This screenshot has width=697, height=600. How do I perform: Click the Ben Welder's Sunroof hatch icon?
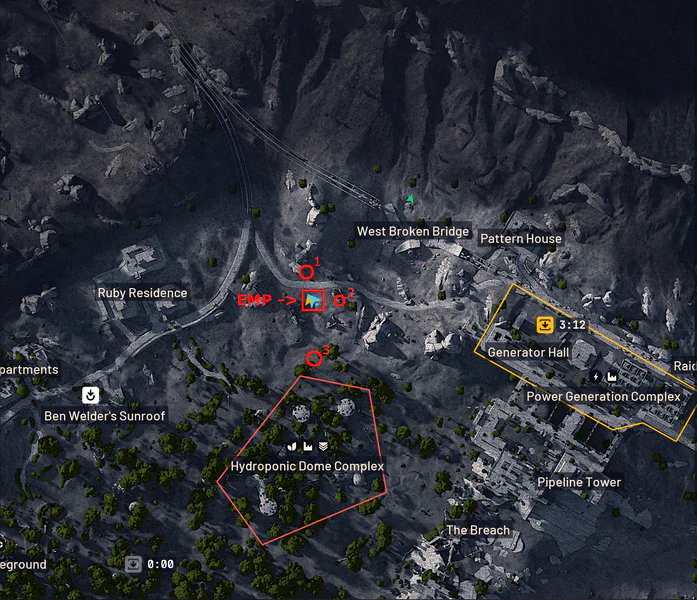[x=89, y=394]
